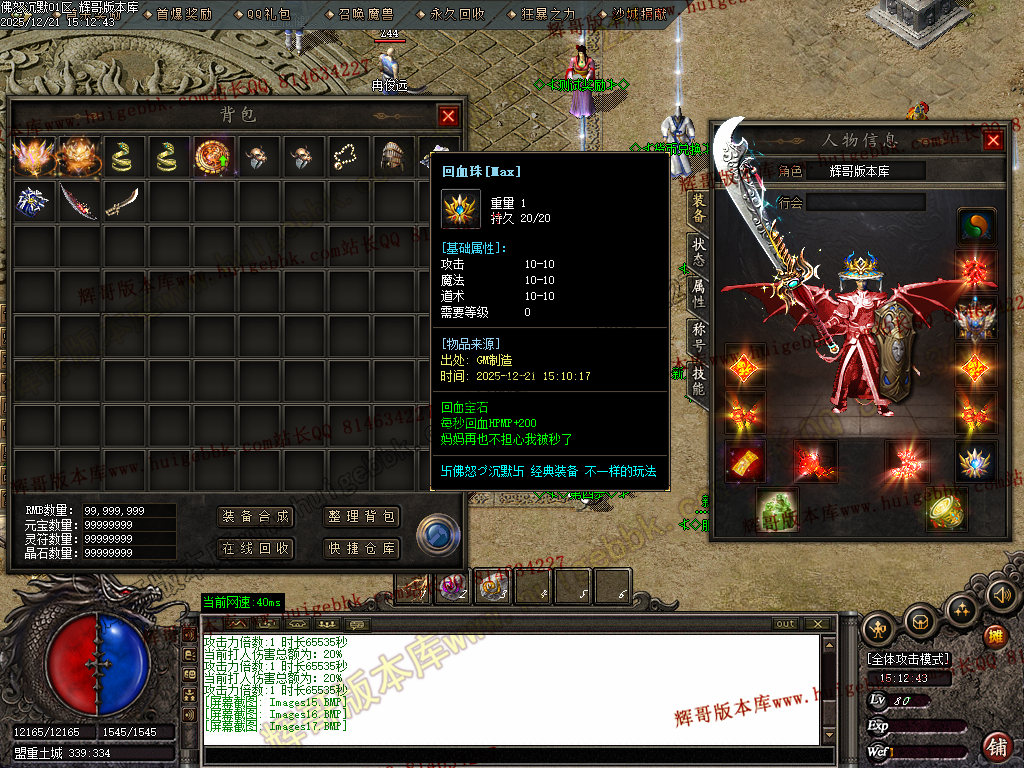Select the green jade seal equipment slot

775,510
